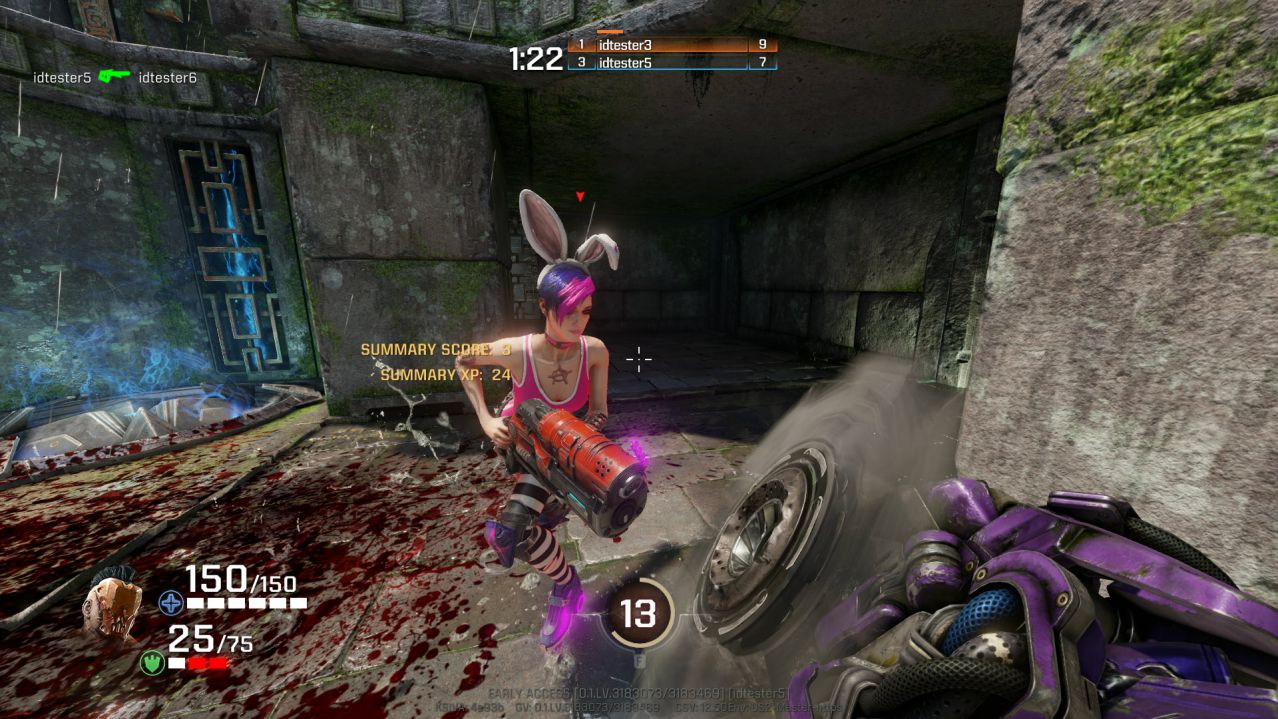Click the green armor shield icon
The height and width of the screenshot is (719, 1278).
152,662
